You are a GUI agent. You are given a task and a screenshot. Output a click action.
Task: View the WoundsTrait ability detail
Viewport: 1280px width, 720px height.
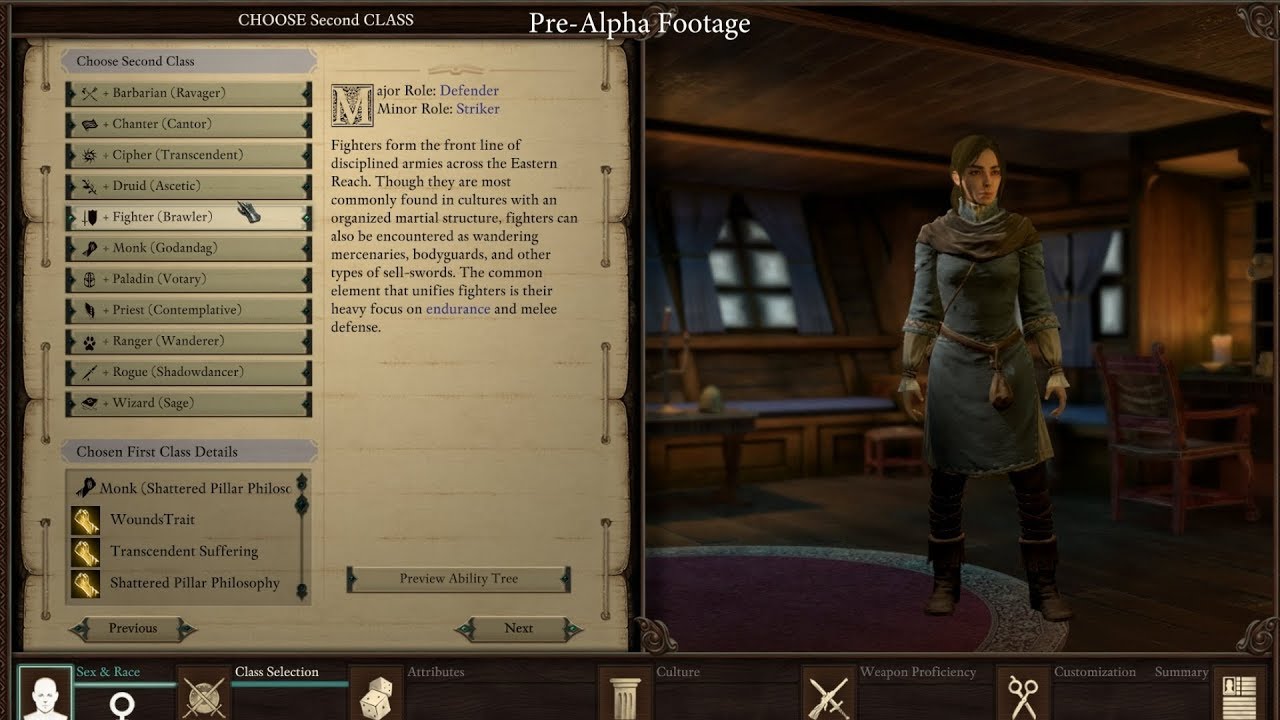coord(152,520)
